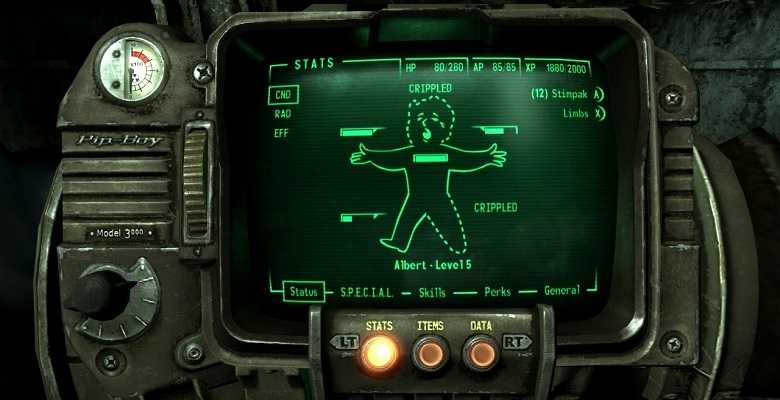The width and height of the screenshot is (780, 400).
Task: Open the RAD radiation section
Action: coord(283,114)
